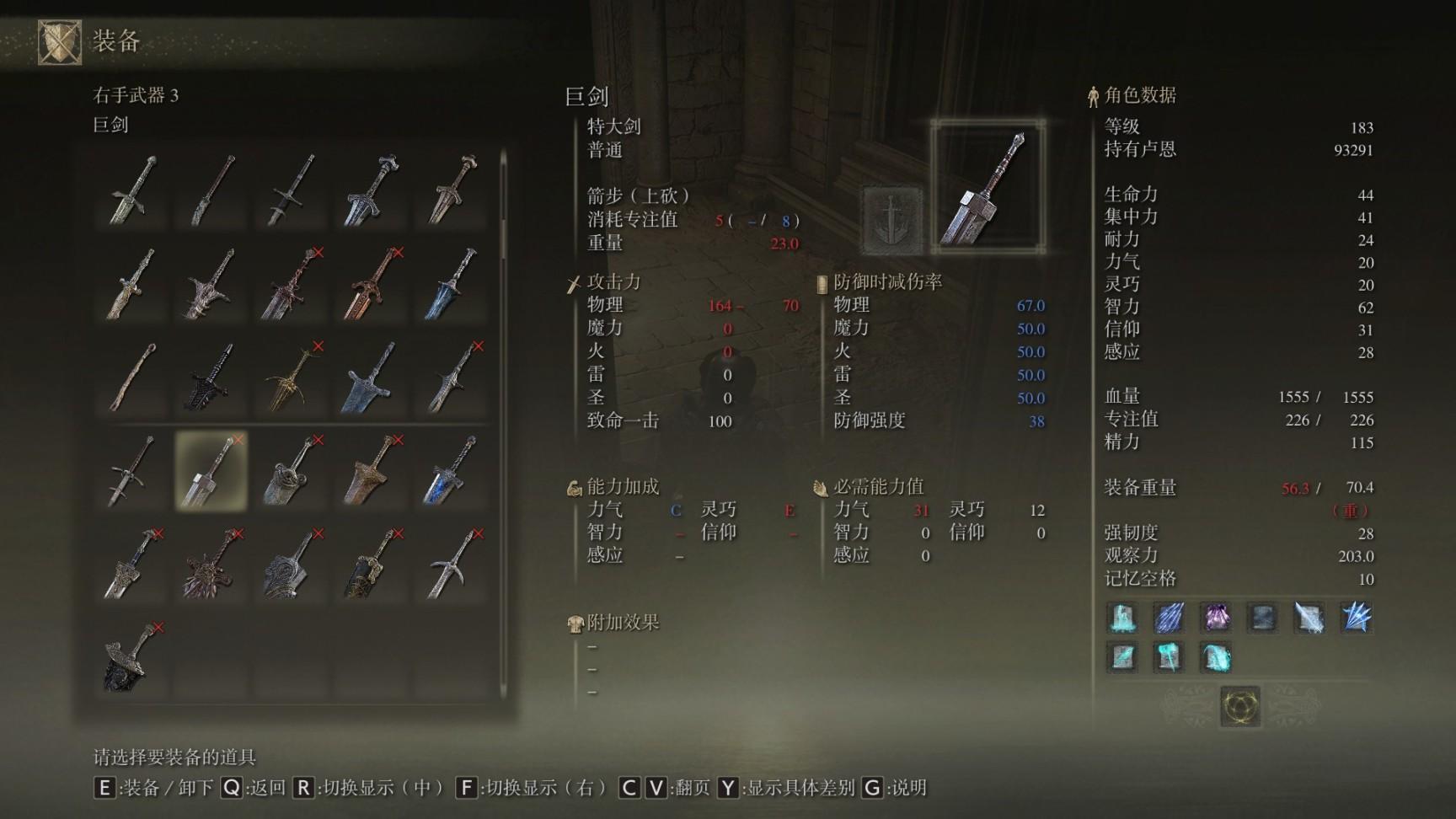
Task: Equip the black Gargoyle's Blackblade
Action: (x=211, y=377)
